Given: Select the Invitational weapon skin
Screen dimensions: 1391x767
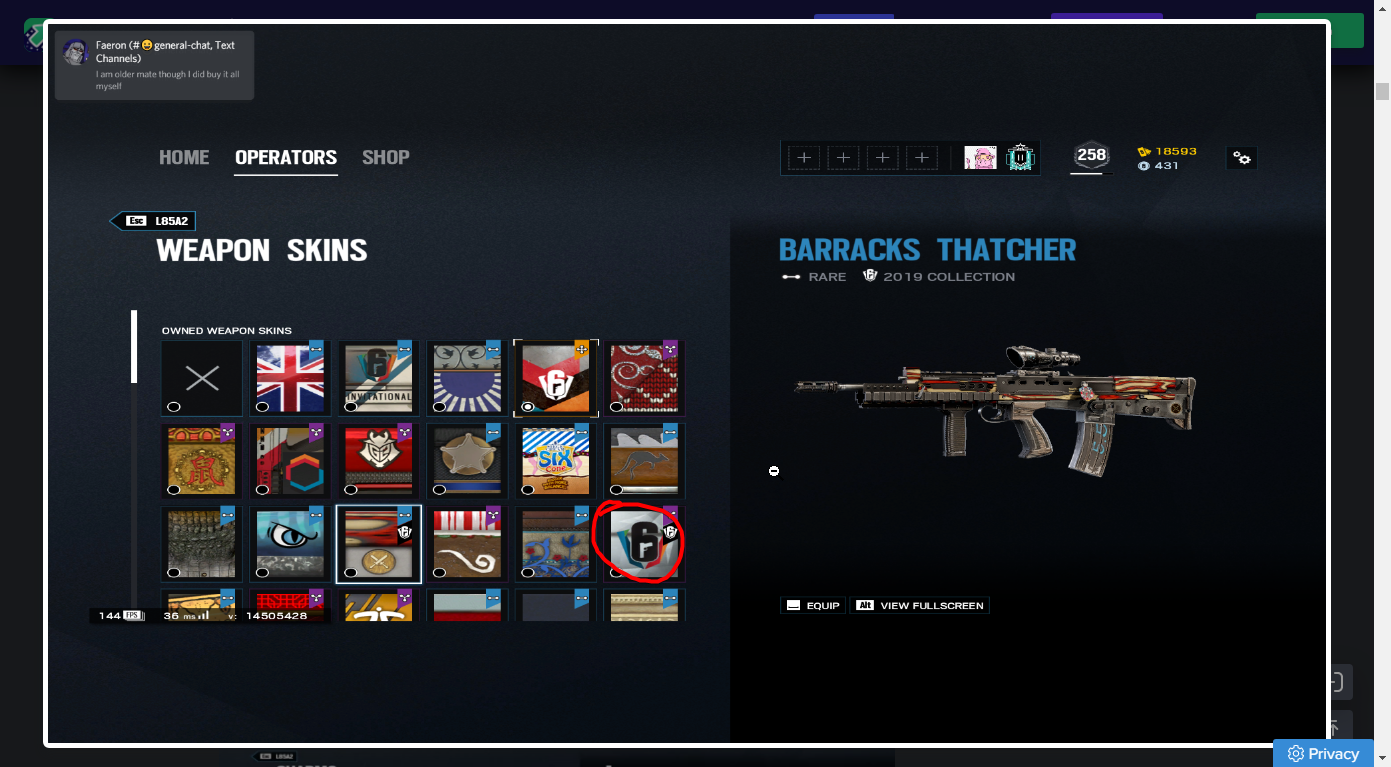Looking at the screenshot, I should pos(378,378).
